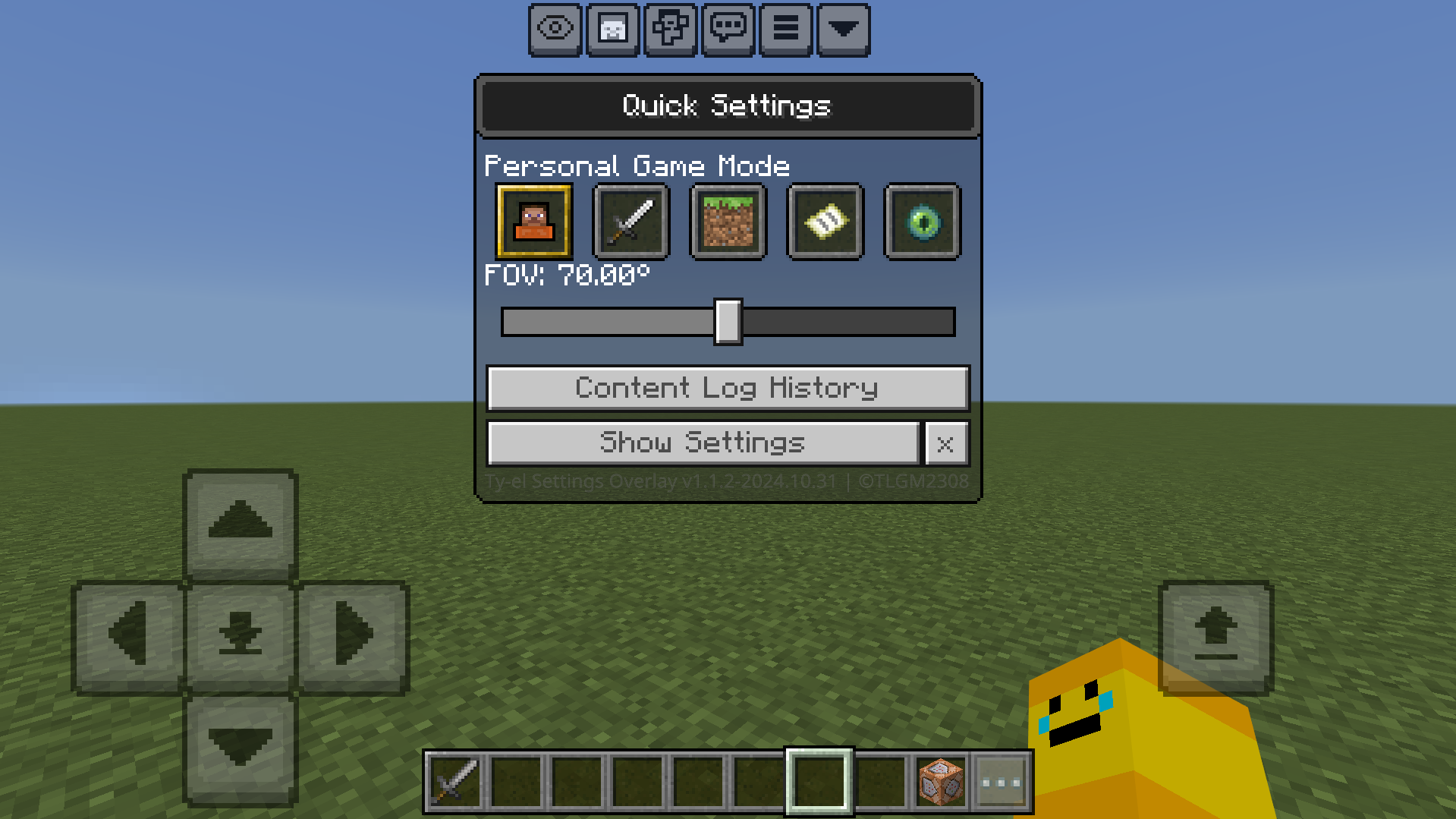
Task: Close the Quick Settings panel with the x
Action: point(945,443)
